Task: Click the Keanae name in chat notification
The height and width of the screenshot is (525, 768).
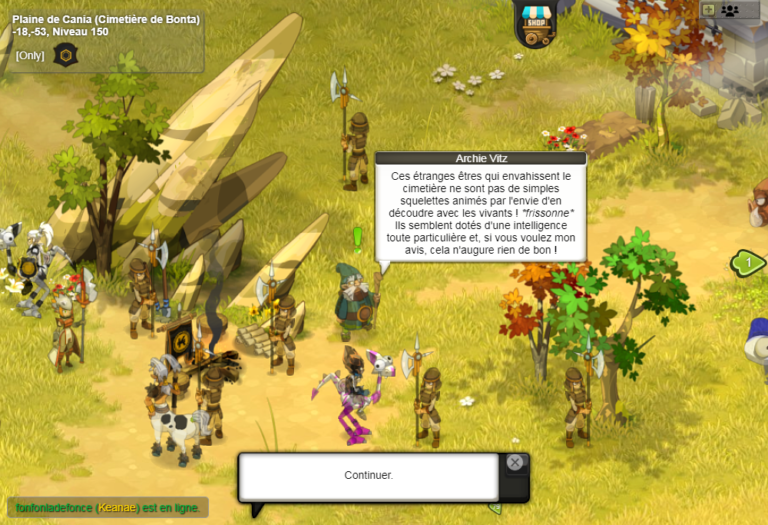Action: [x=117, y=508]
